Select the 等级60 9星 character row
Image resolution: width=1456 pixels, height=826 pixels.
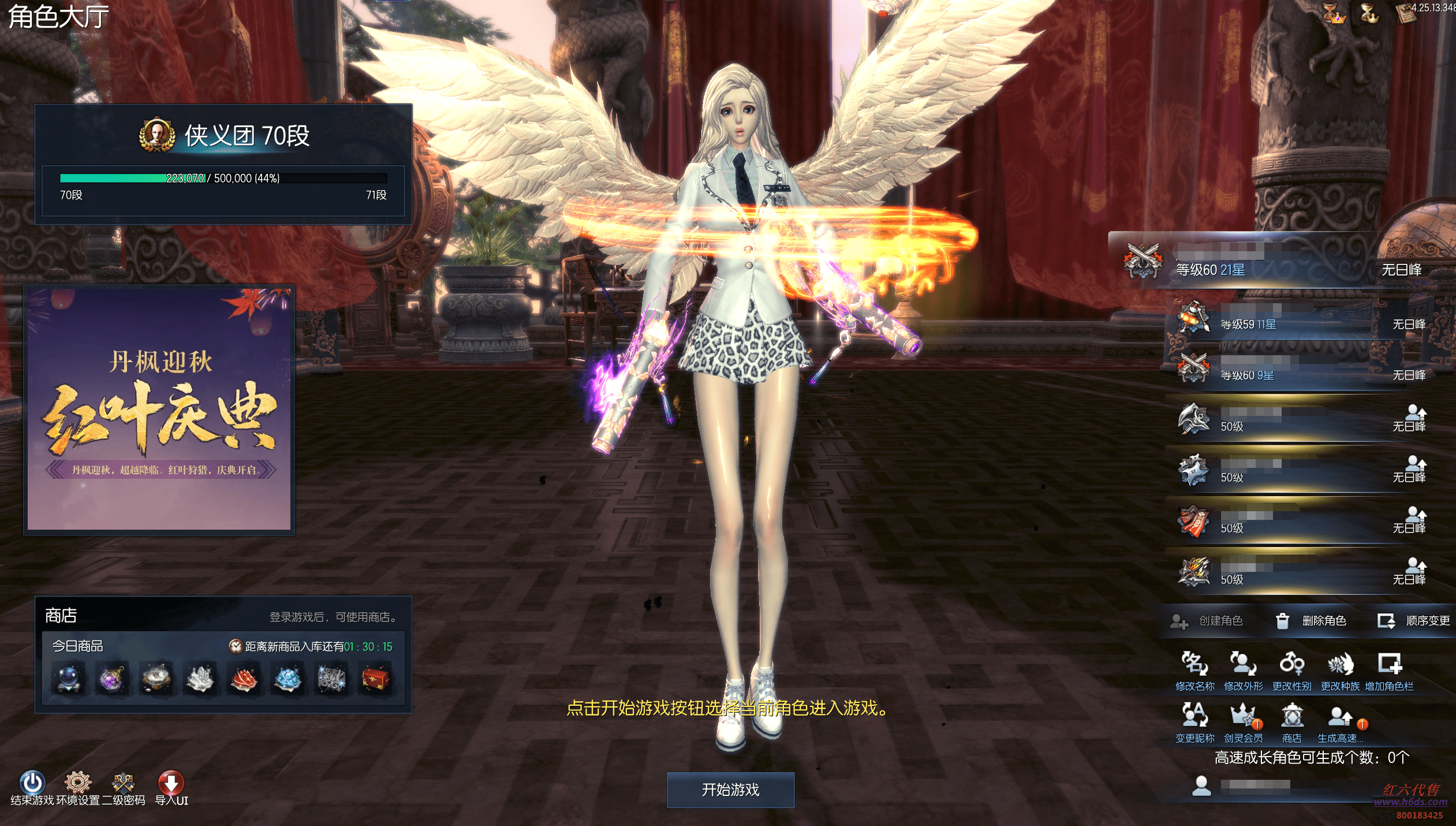1299,370
